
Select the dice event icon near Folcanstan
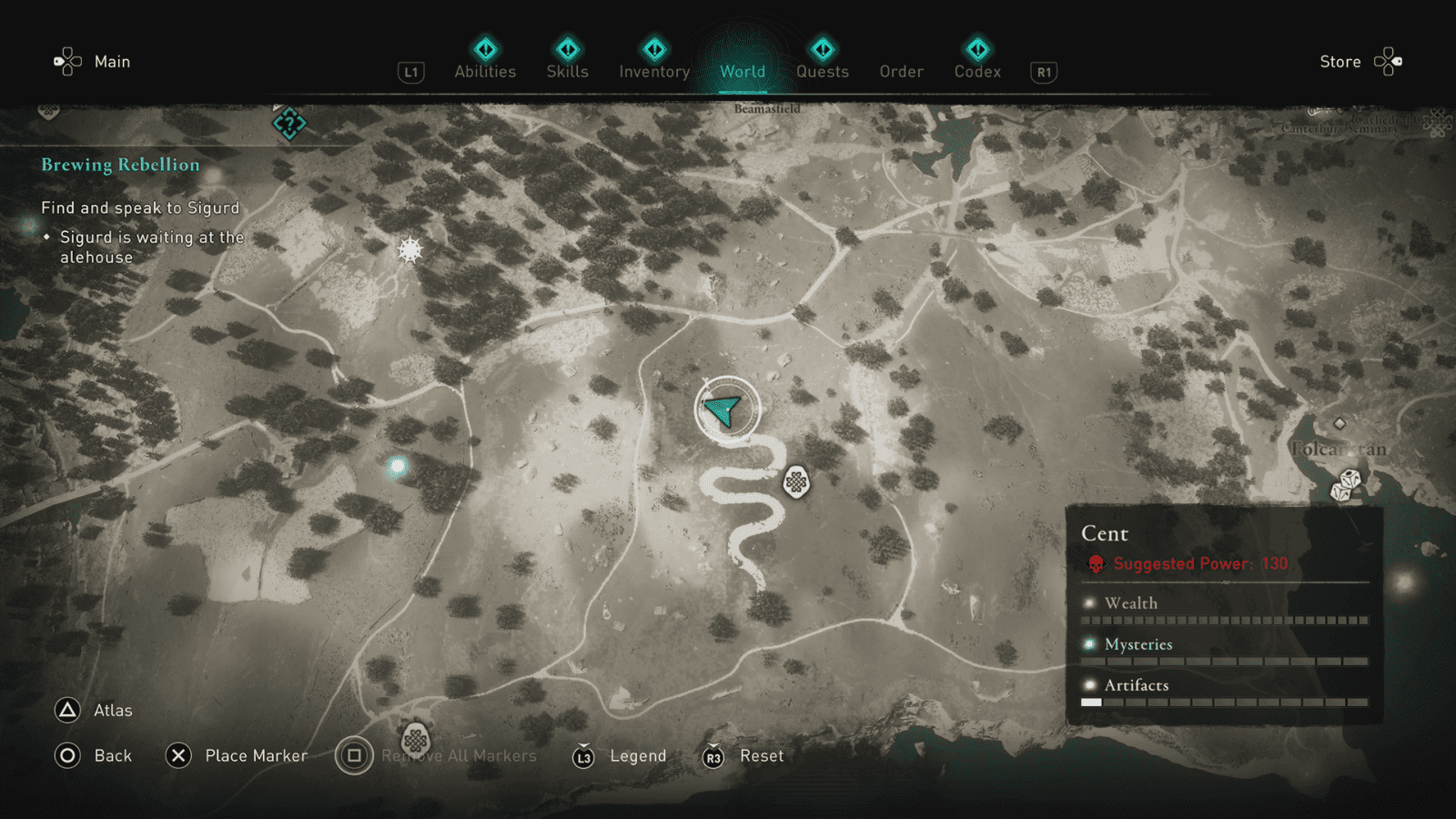point(1348,487)
